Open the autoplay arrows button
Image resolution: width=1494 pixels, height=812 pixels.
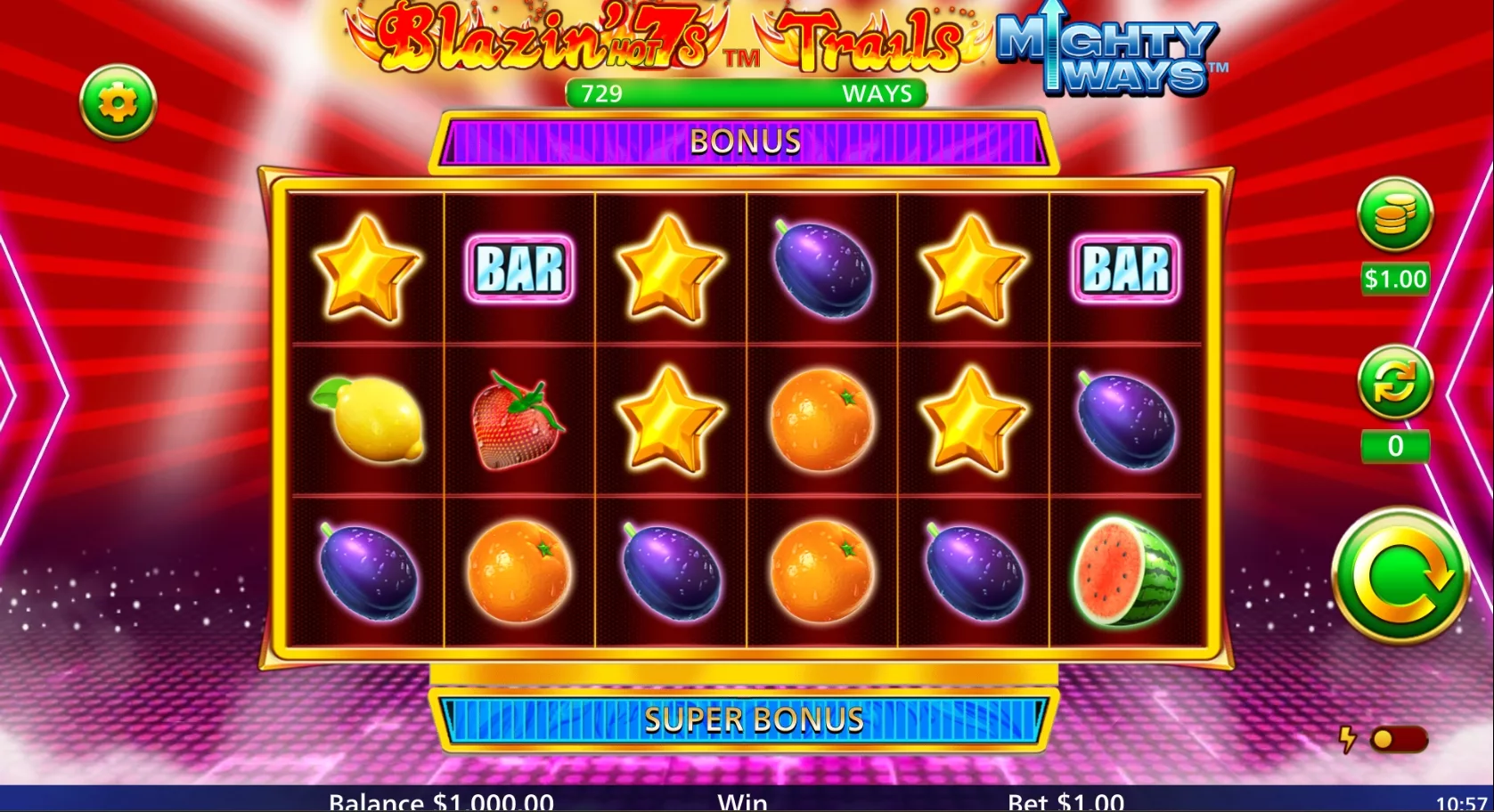click(x=1394, y=383)
